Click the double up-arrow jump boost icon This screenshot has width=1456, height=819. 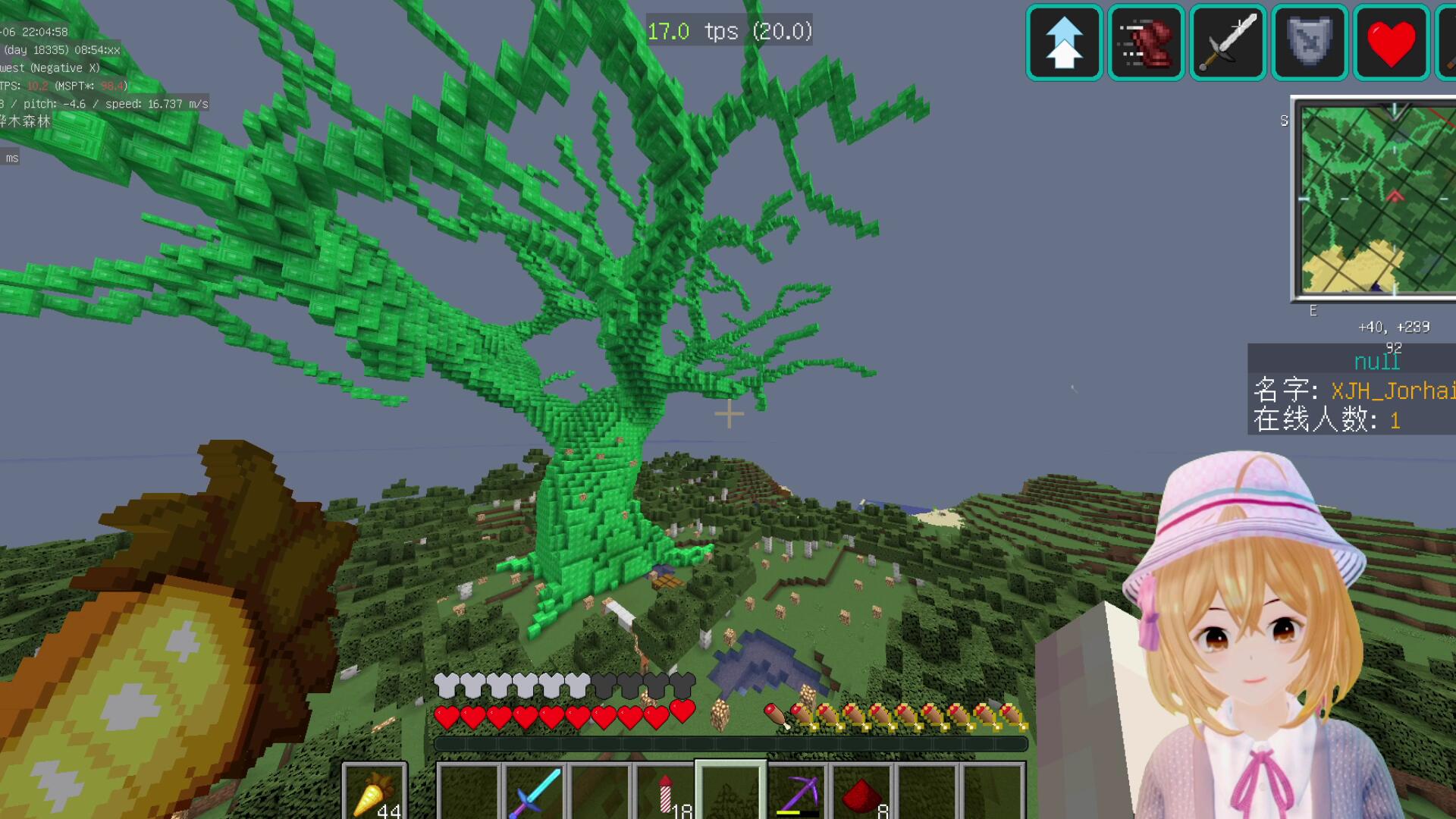(x=1064, y=42)
